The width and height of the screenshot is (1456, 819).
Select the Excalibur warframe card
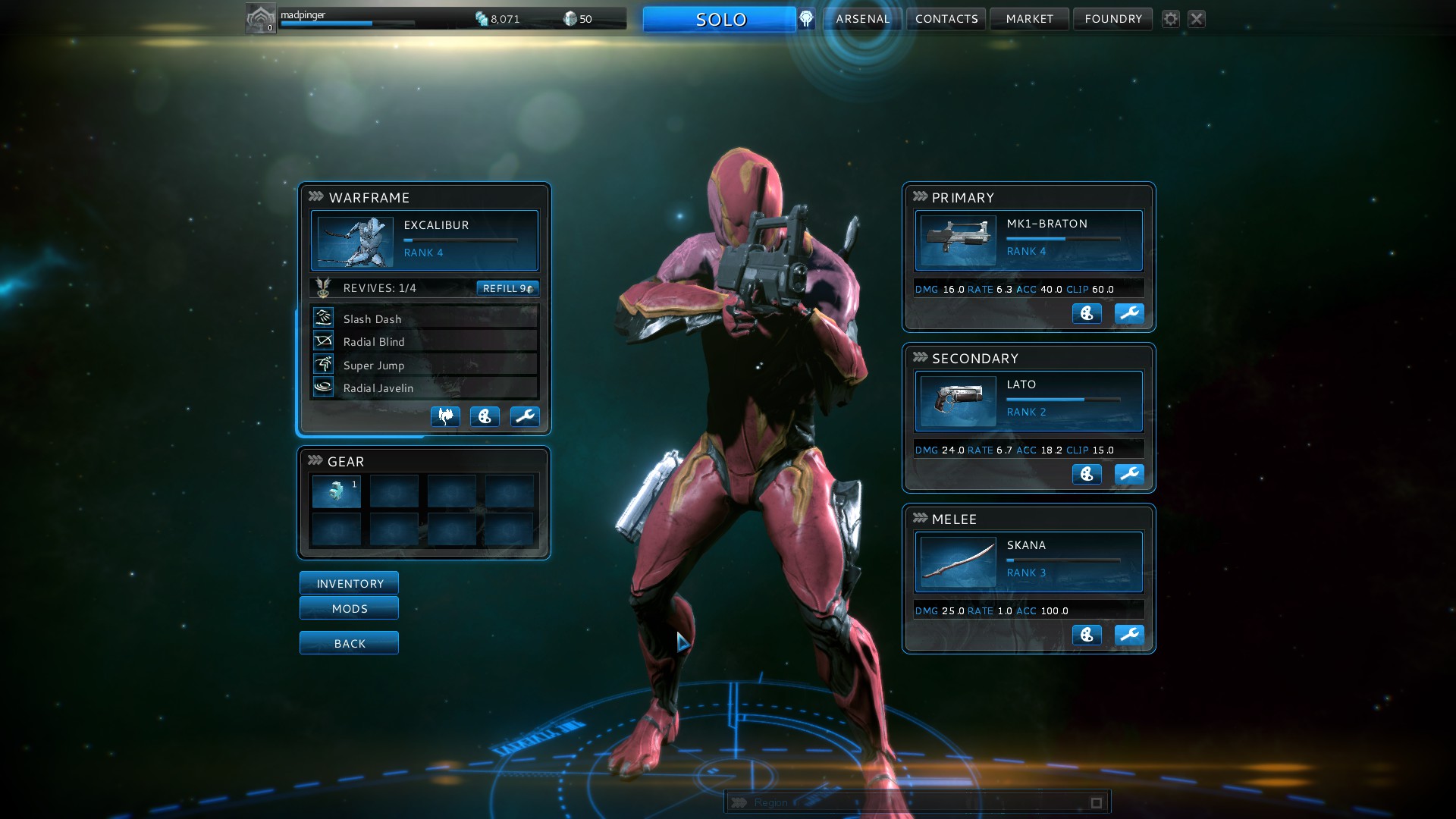[424, 240]
